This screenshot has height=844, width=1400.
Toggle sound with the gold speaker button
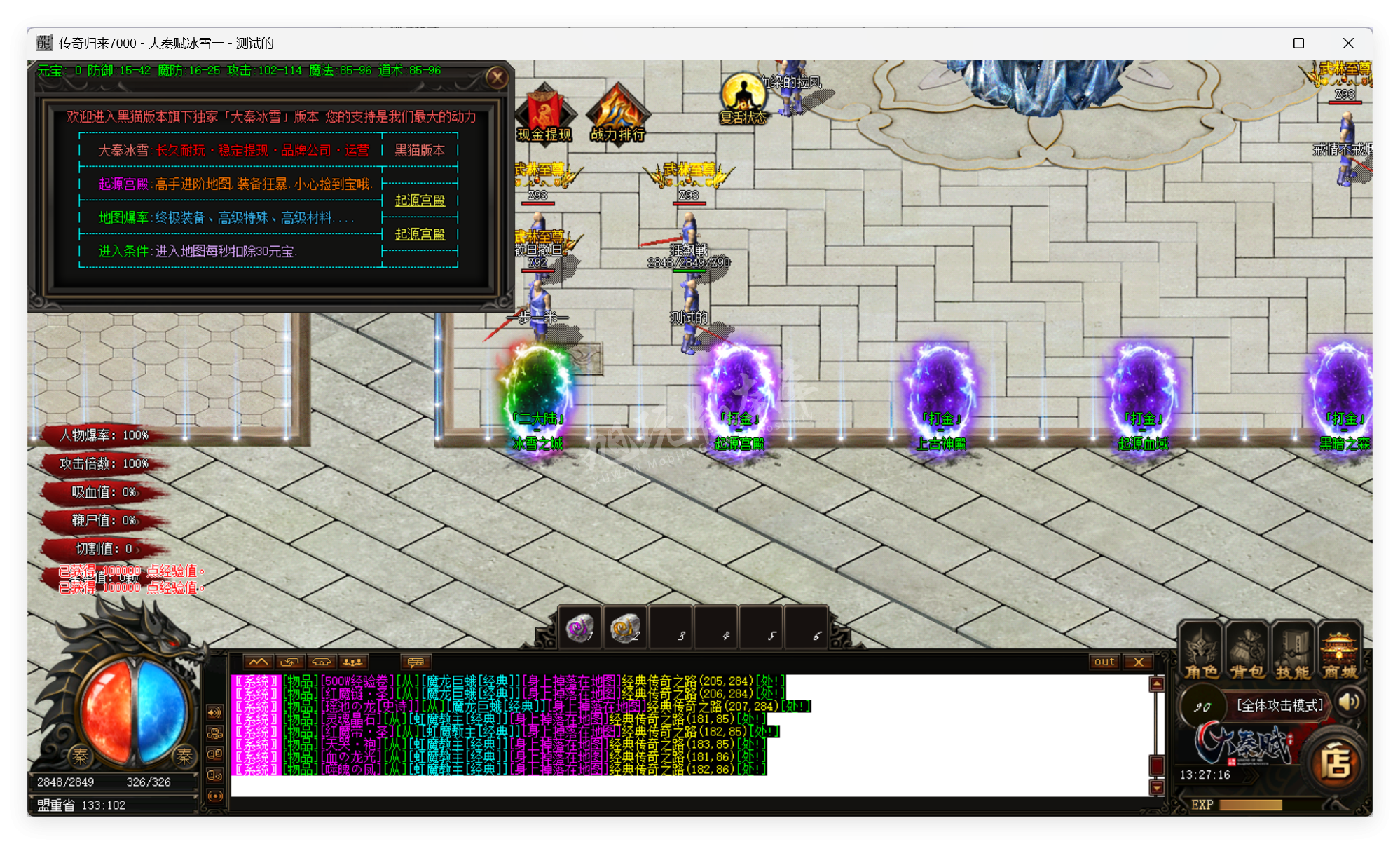[1349, 702]
